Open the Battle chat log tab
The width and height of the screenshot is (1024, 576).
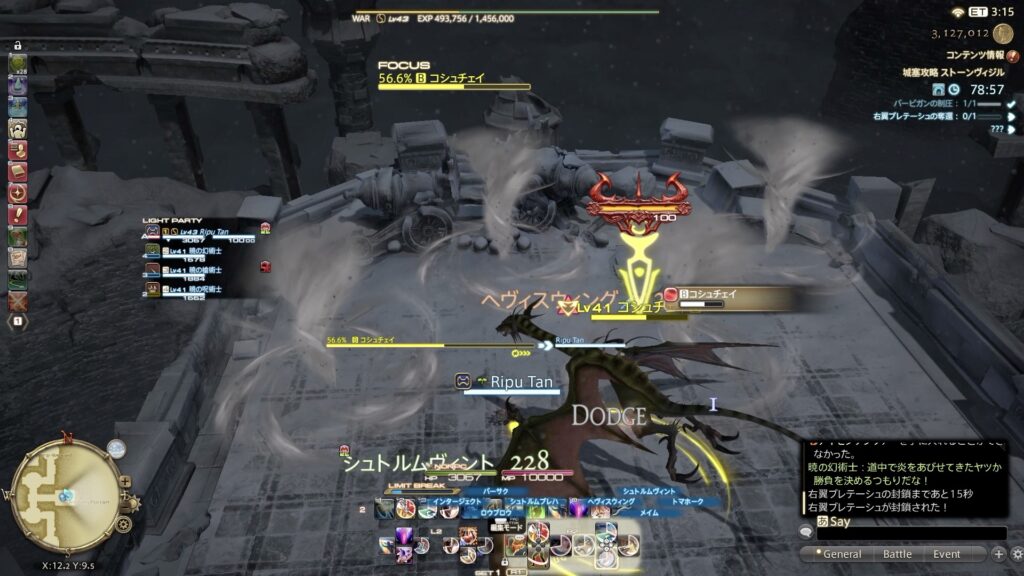click(x=897, y=554)
